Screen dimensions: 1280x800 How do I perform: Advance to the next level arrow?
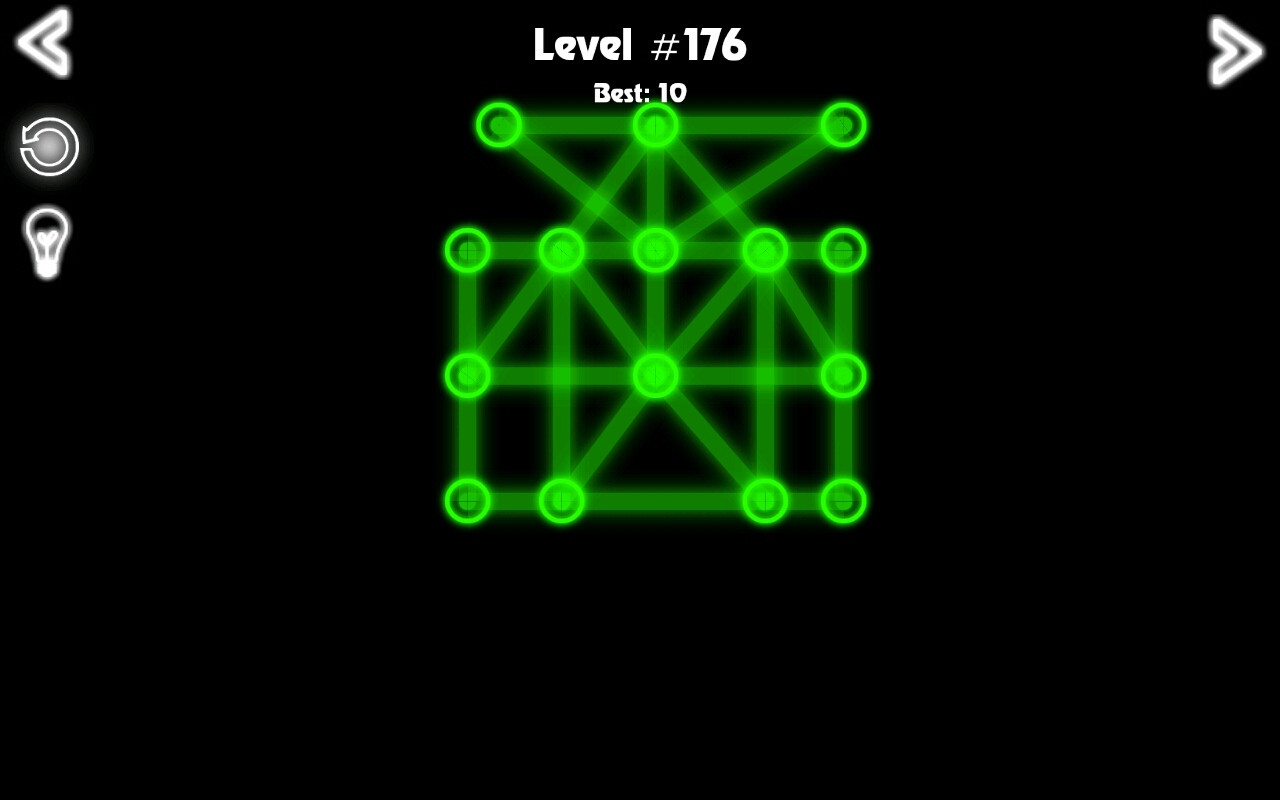click(1236, 48)
